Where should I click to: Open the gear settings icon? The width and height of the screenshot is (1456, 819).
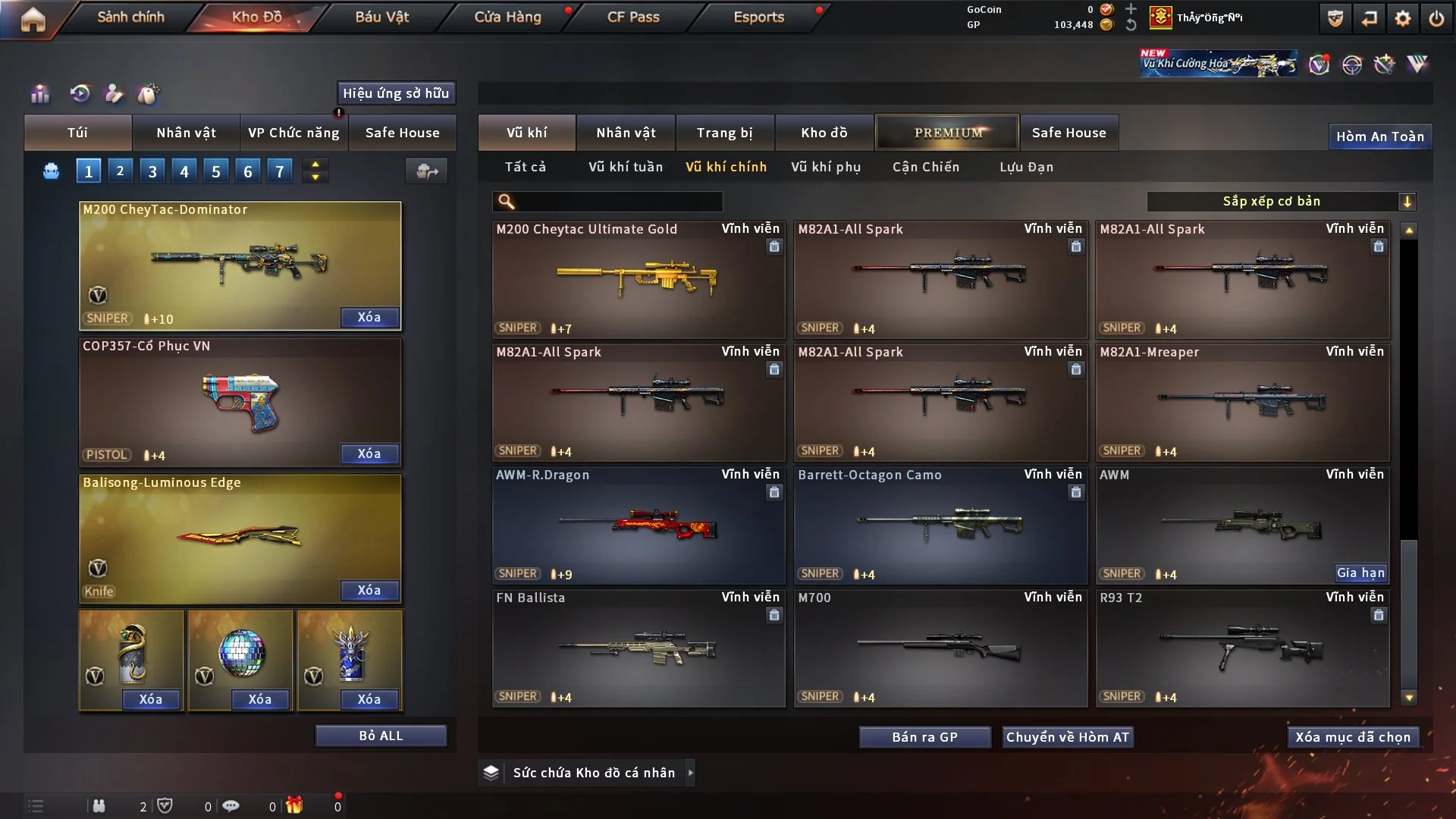pos(1402,18)
